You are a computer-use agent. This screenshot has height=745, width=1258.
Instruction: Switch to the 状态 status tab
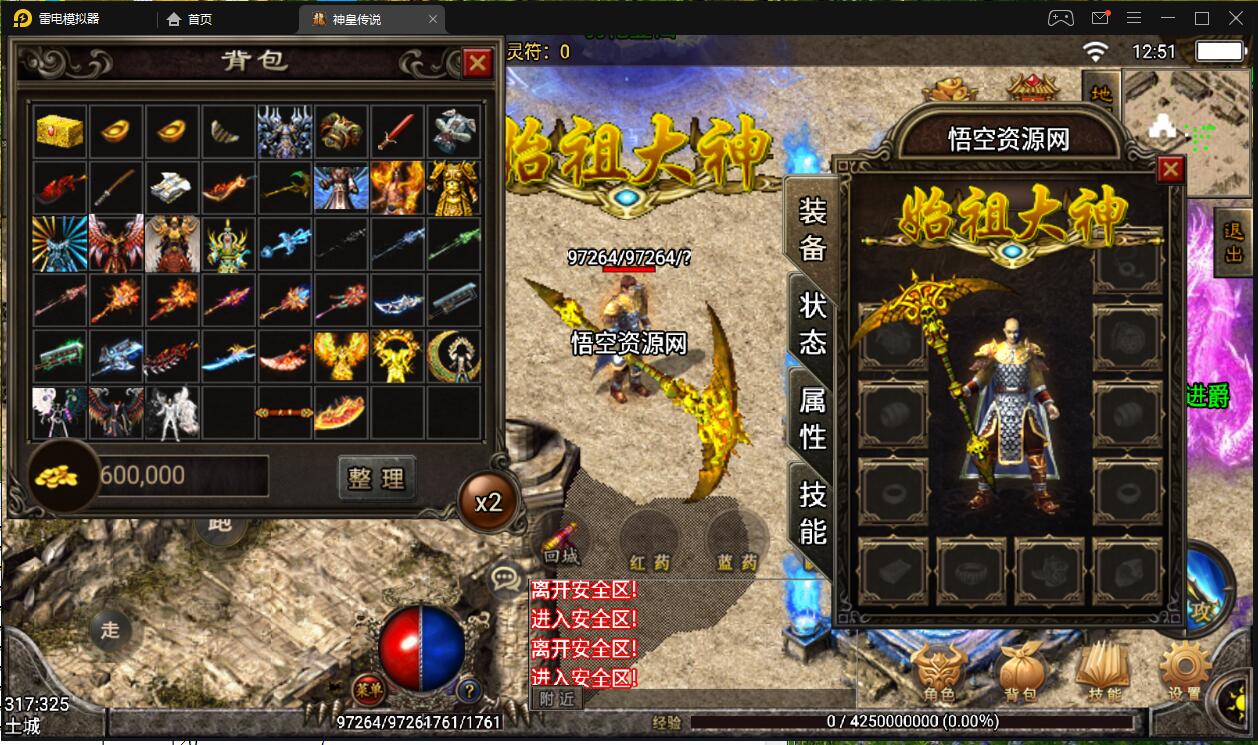click(x=812, y=324)
